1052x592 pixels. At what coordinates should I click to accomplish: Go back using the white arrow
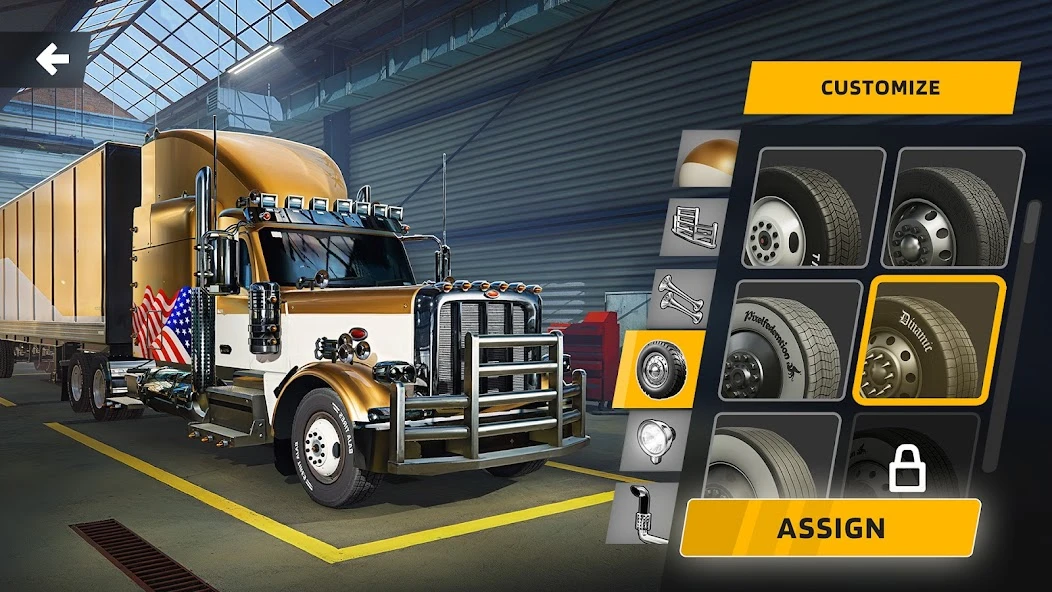[x=52, y=59]
